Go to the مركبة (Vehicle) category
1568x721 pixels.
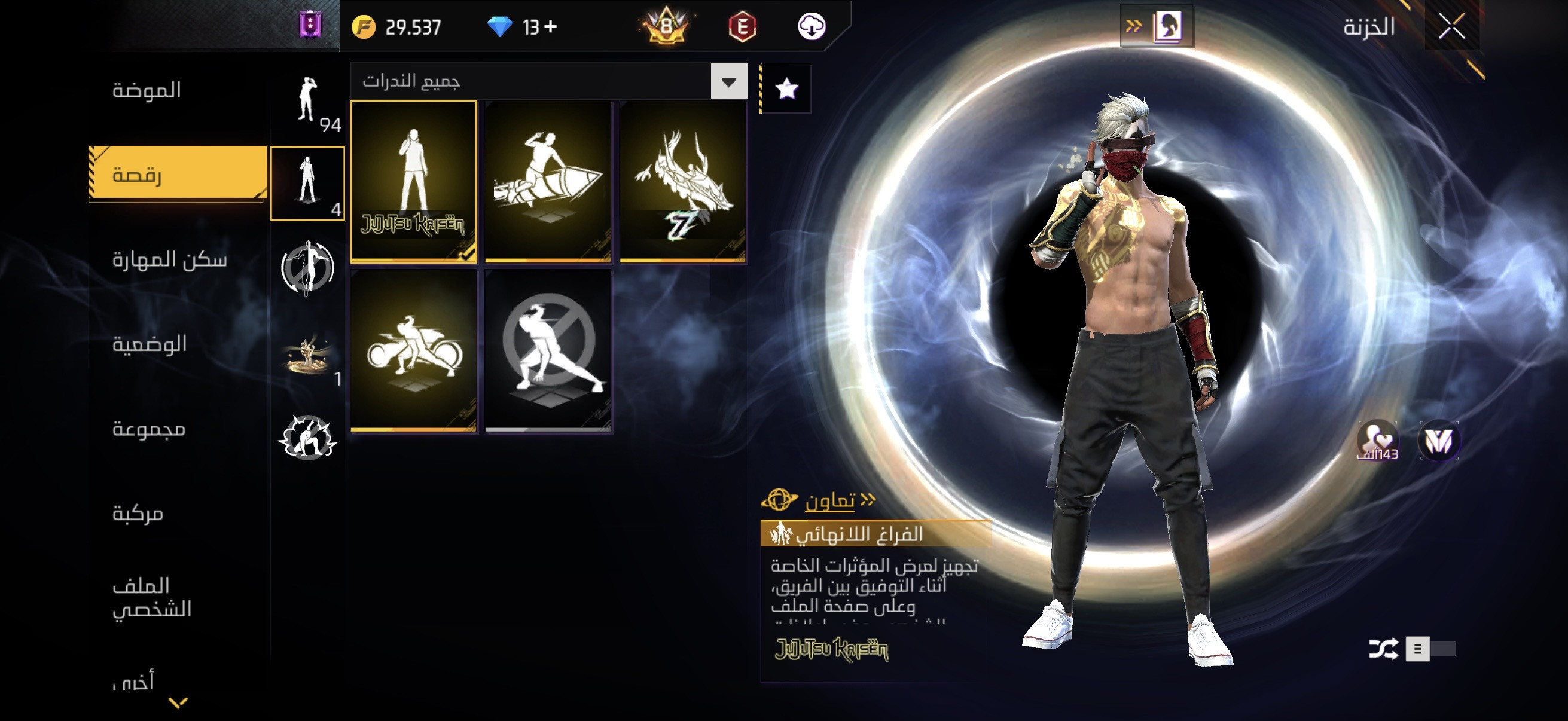138,514
